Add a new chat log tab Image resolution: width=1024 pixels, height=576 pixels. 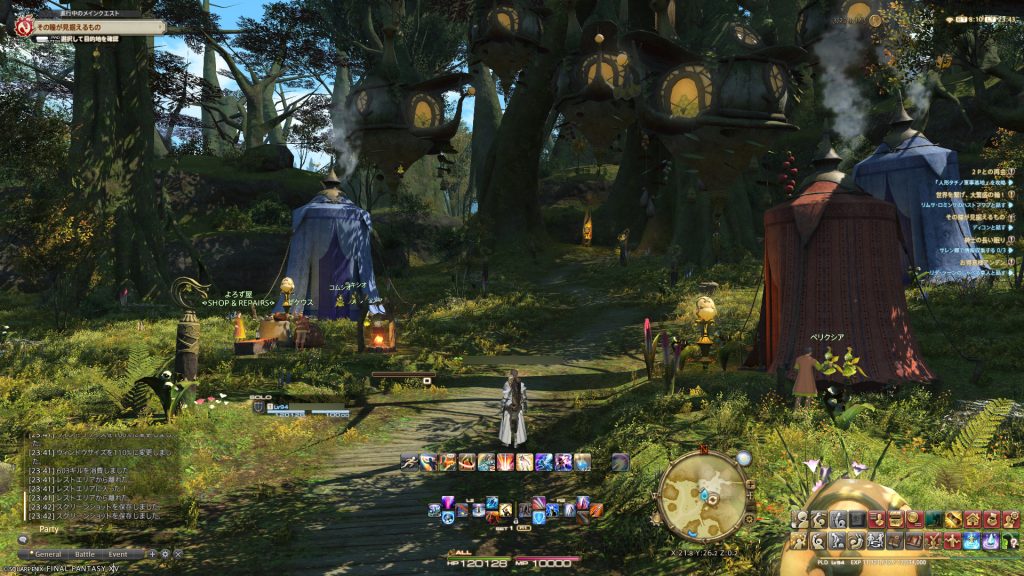(152, 553)
